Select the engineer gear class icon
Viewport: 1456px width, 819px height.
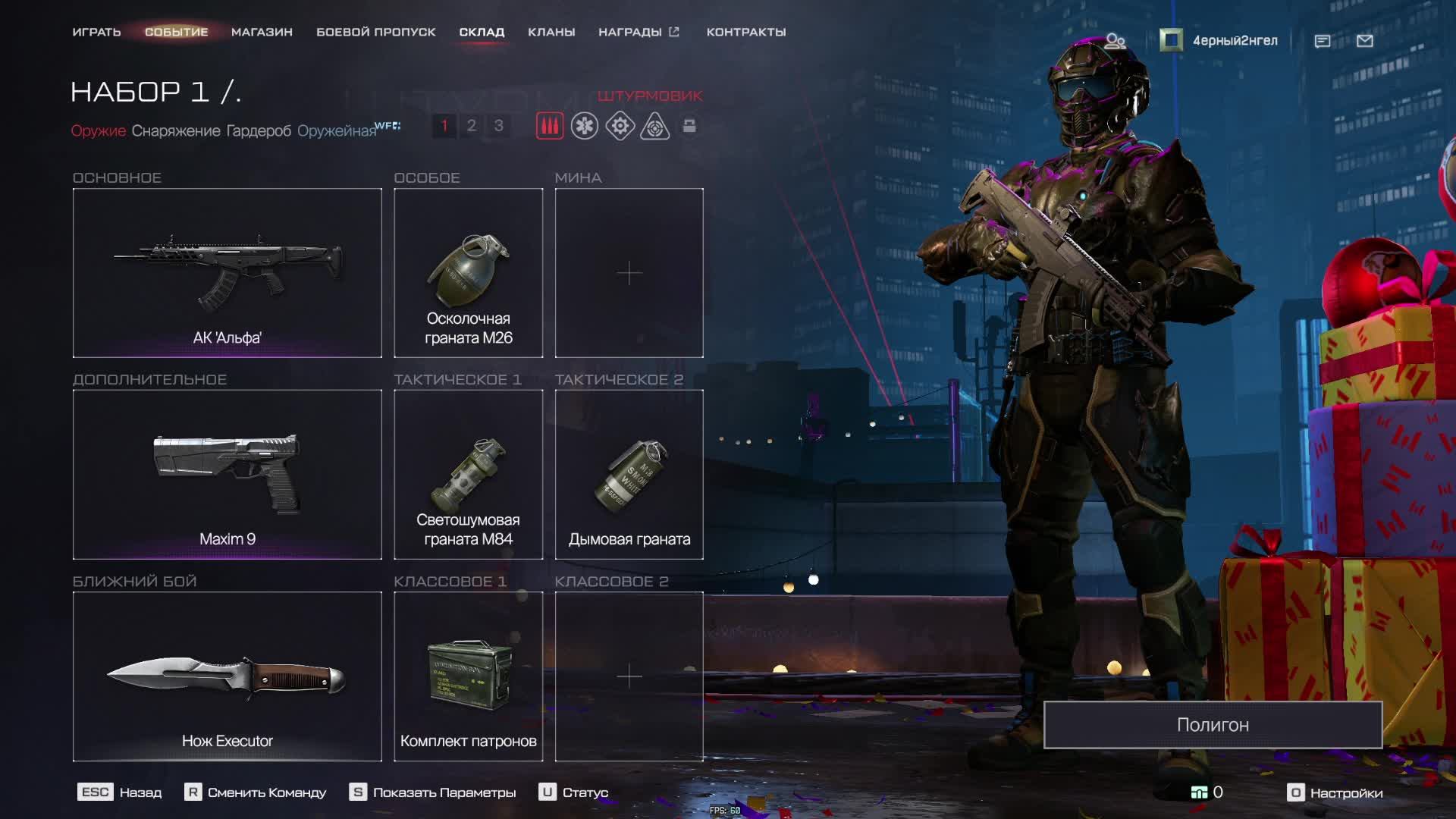point(620,126)
